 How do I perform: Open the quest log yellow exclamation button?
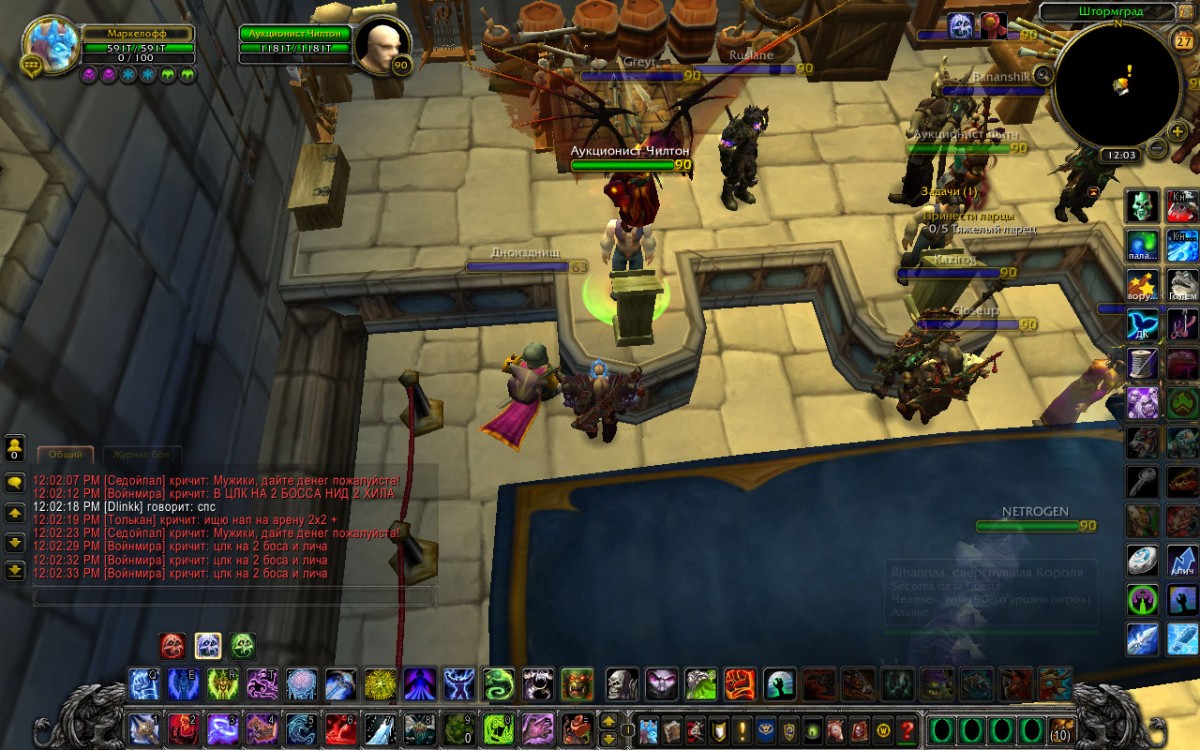(x=741, y=729)
